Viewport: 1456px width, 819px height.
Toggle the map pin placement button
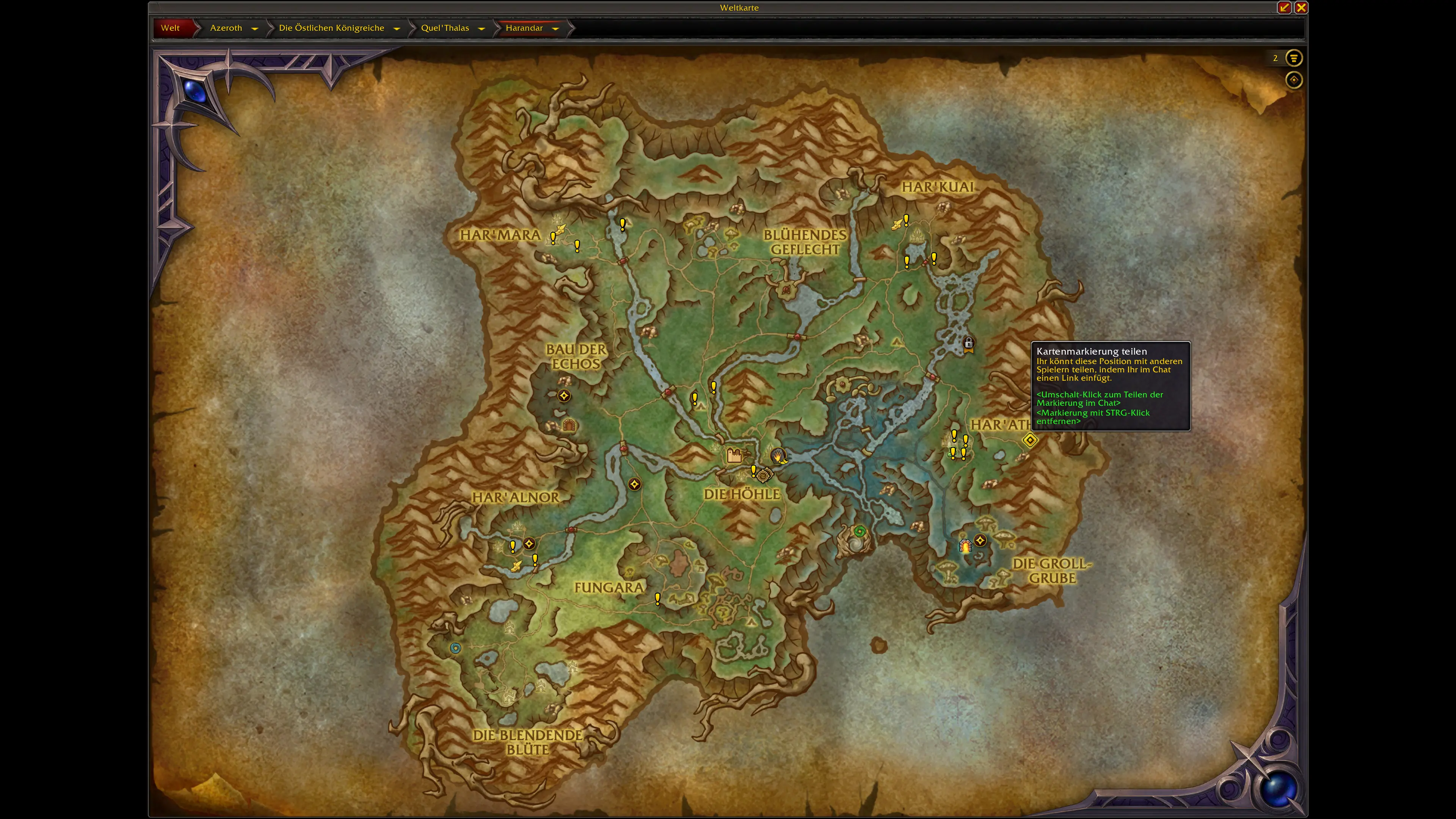pos(1293,80)
